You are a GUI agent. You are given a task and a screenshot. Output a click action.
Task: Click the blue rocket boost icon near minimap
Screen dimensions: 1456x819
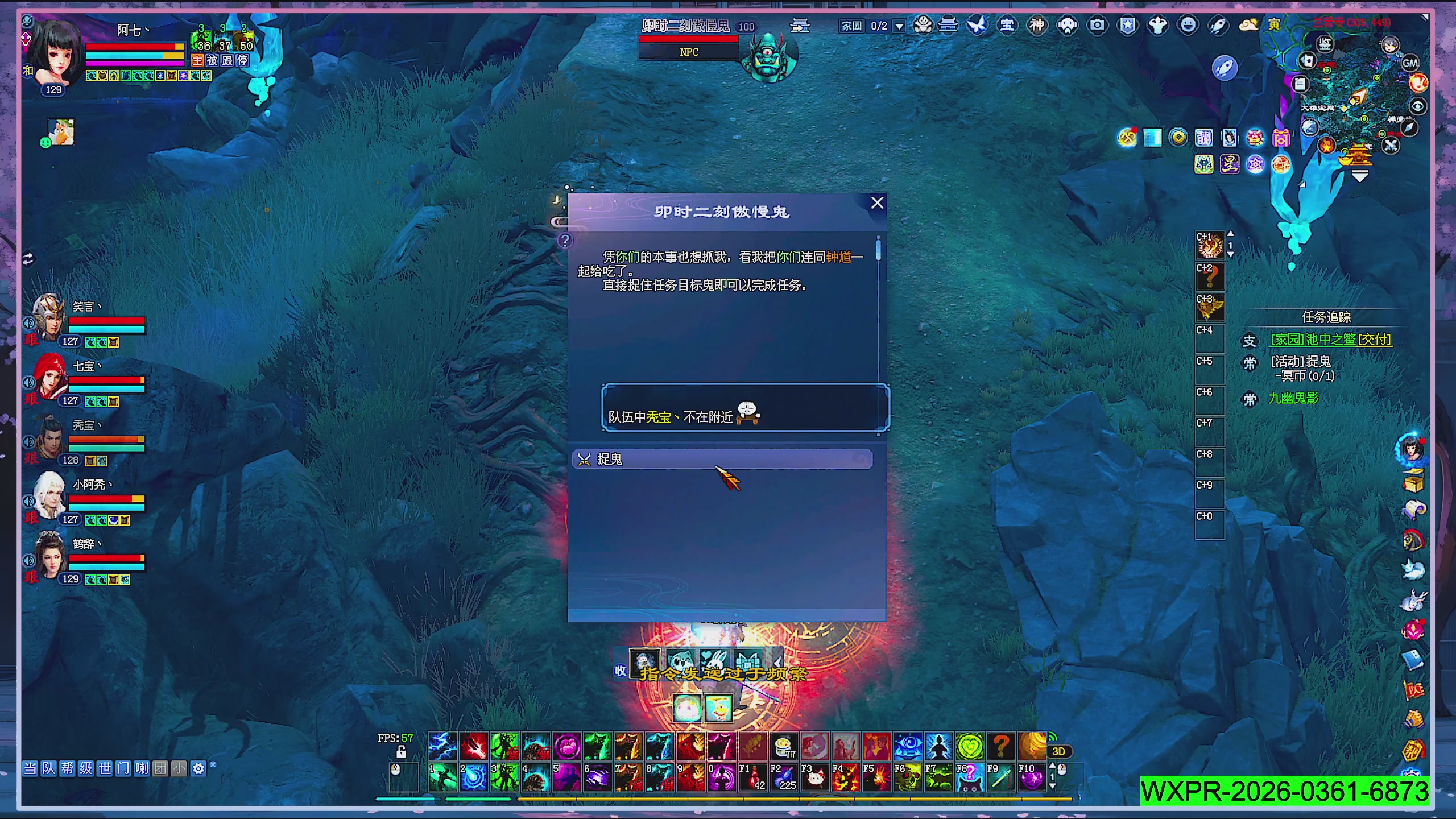(1226, 67)
